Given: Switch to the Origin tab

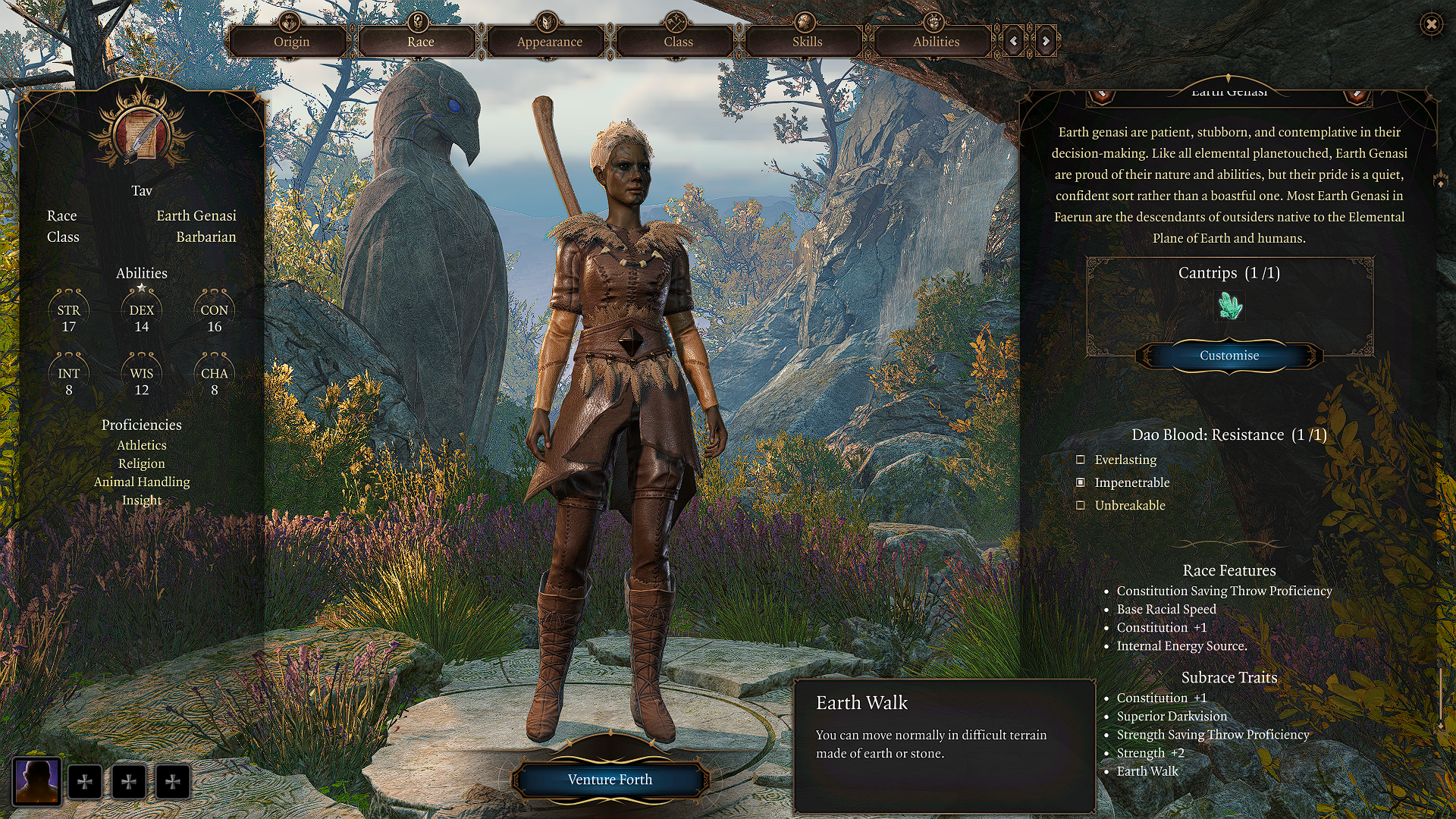Looking at the screenshot, I should [291, 42].
